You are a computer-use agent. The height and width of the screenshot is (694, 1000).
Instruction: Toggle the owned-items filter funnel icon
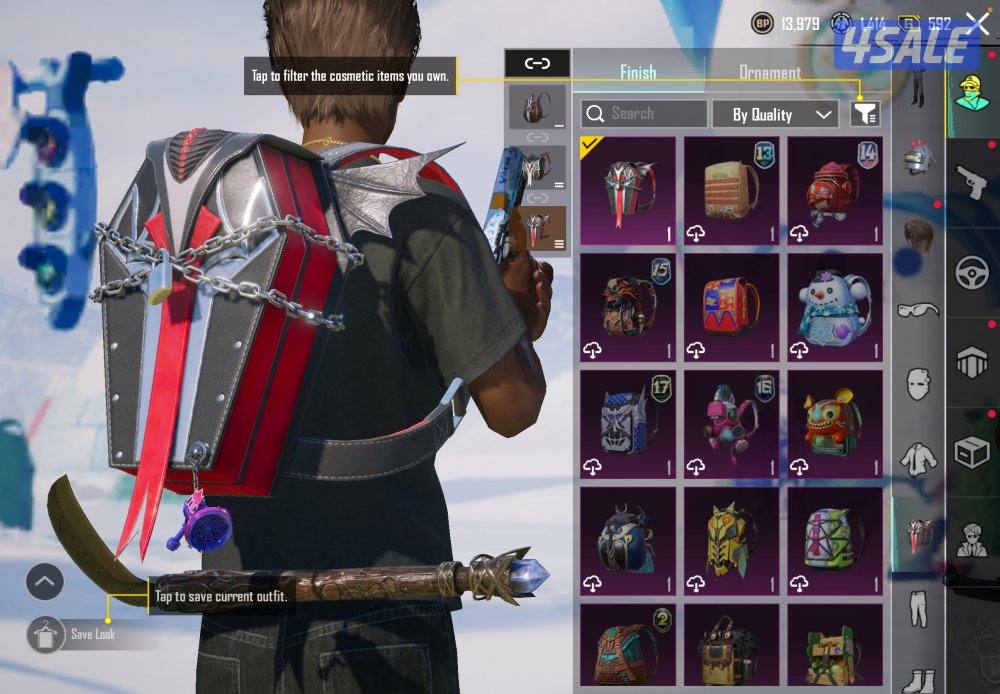pos(864,114)
